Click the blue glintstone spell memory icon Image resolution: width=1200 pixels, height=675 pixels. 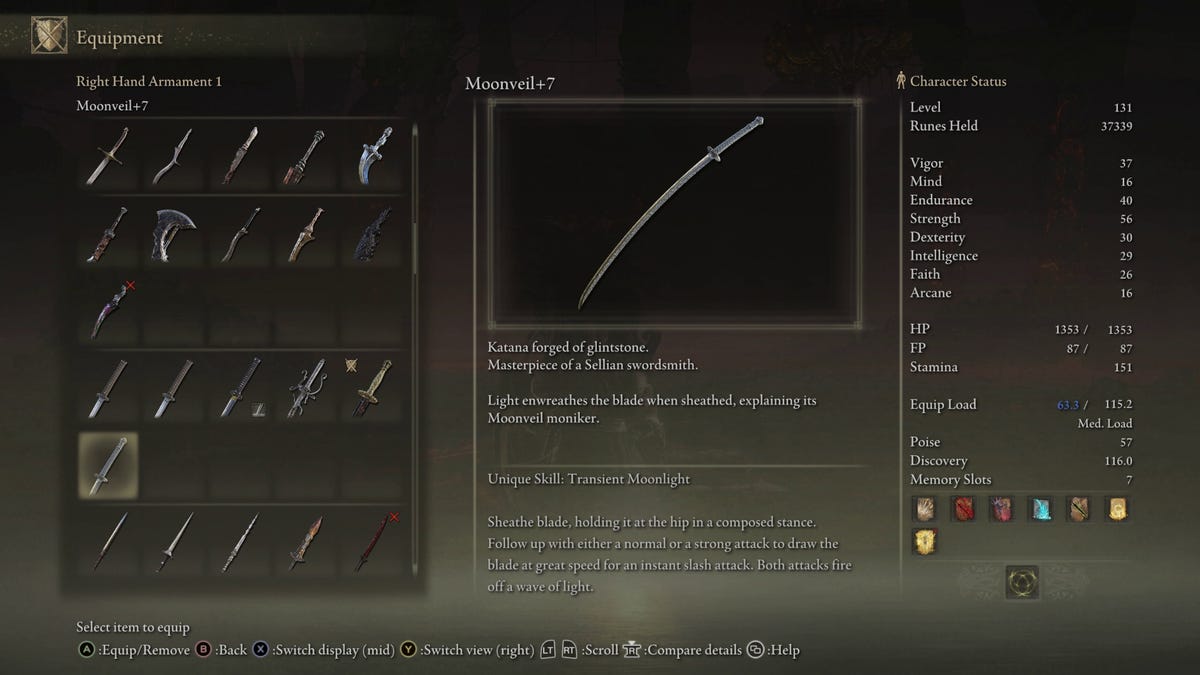1040,509
